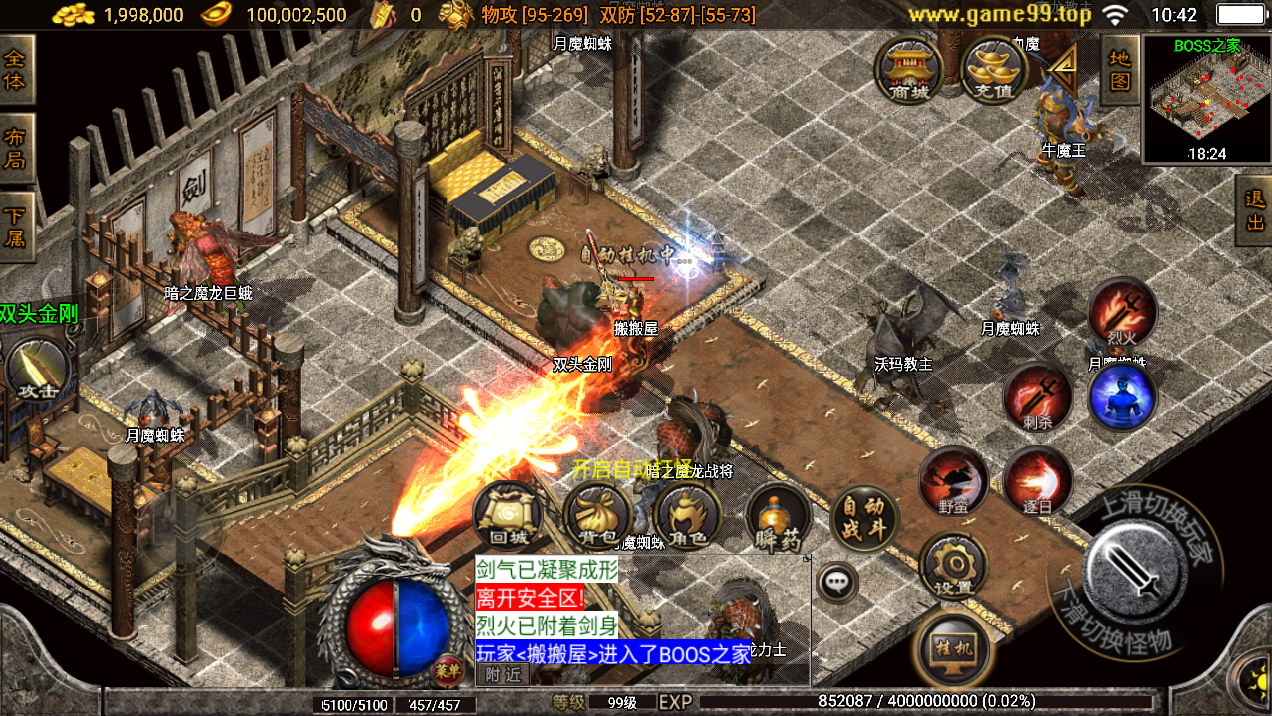Use the 刺杀 skill icon
The width and height of the screenshot is (1272, 716).
click(1037, 397)
